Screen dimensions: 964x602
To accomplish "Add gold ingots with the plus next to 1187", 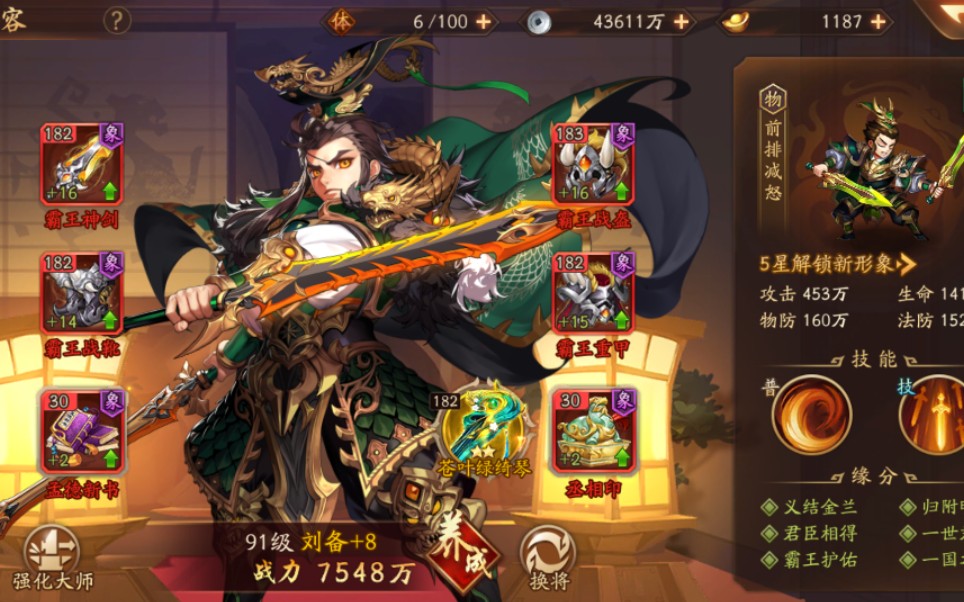I will pos(878,21).
